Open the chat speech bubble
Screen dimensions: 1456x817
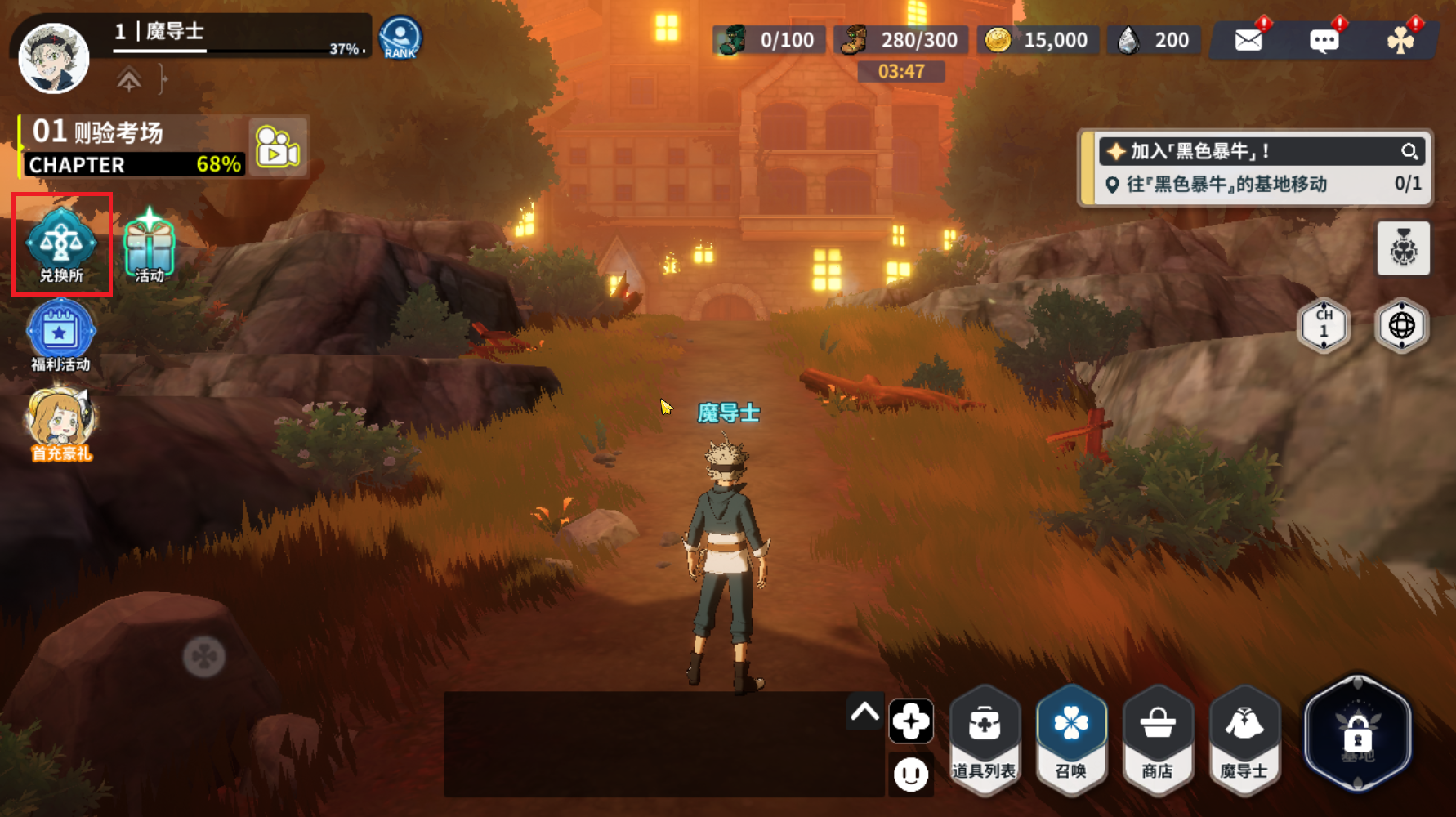(x=1324, y=40)
